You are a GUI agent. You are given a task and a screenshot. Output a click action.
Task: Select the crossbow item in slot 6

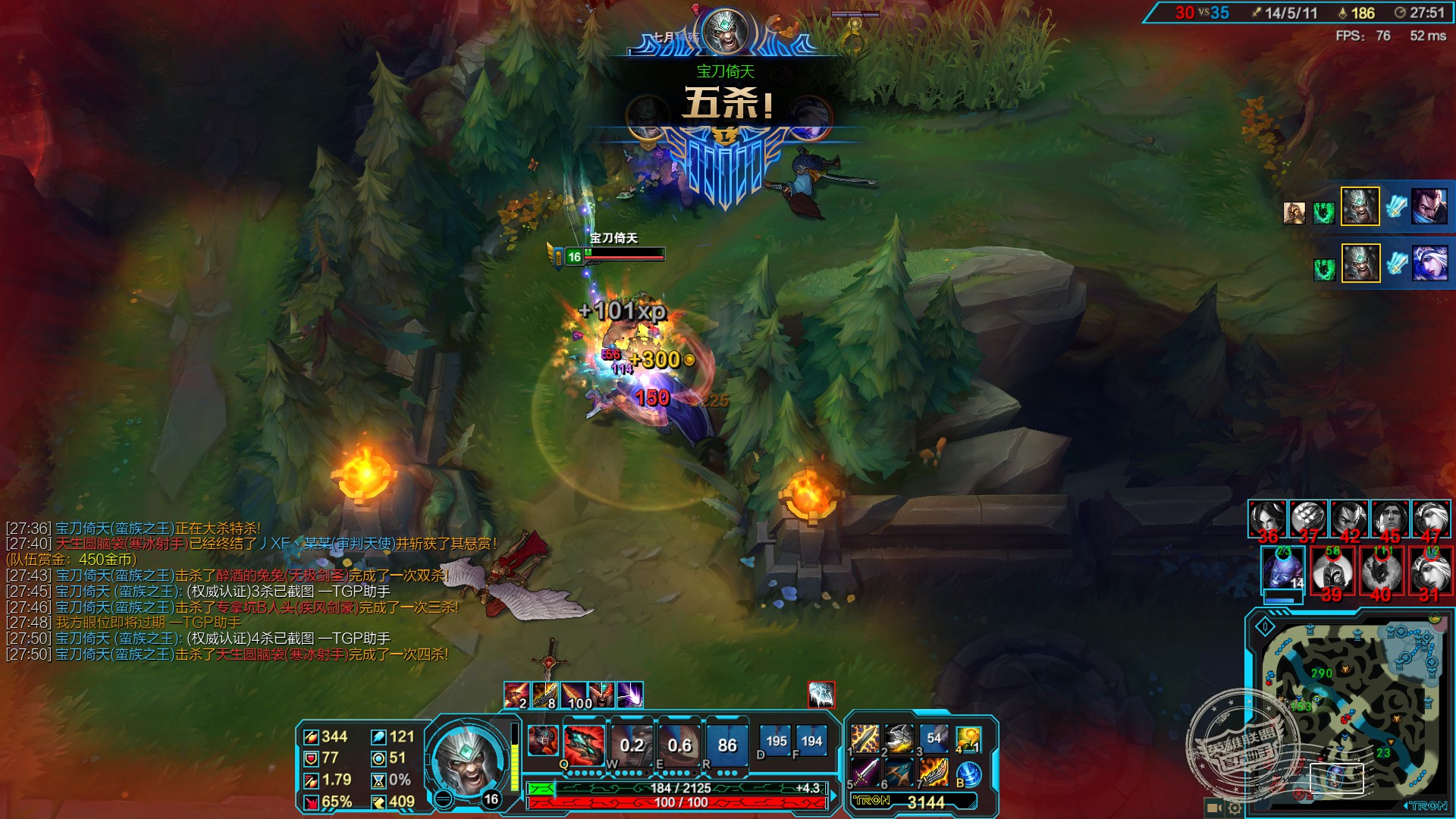coord(900,773)
